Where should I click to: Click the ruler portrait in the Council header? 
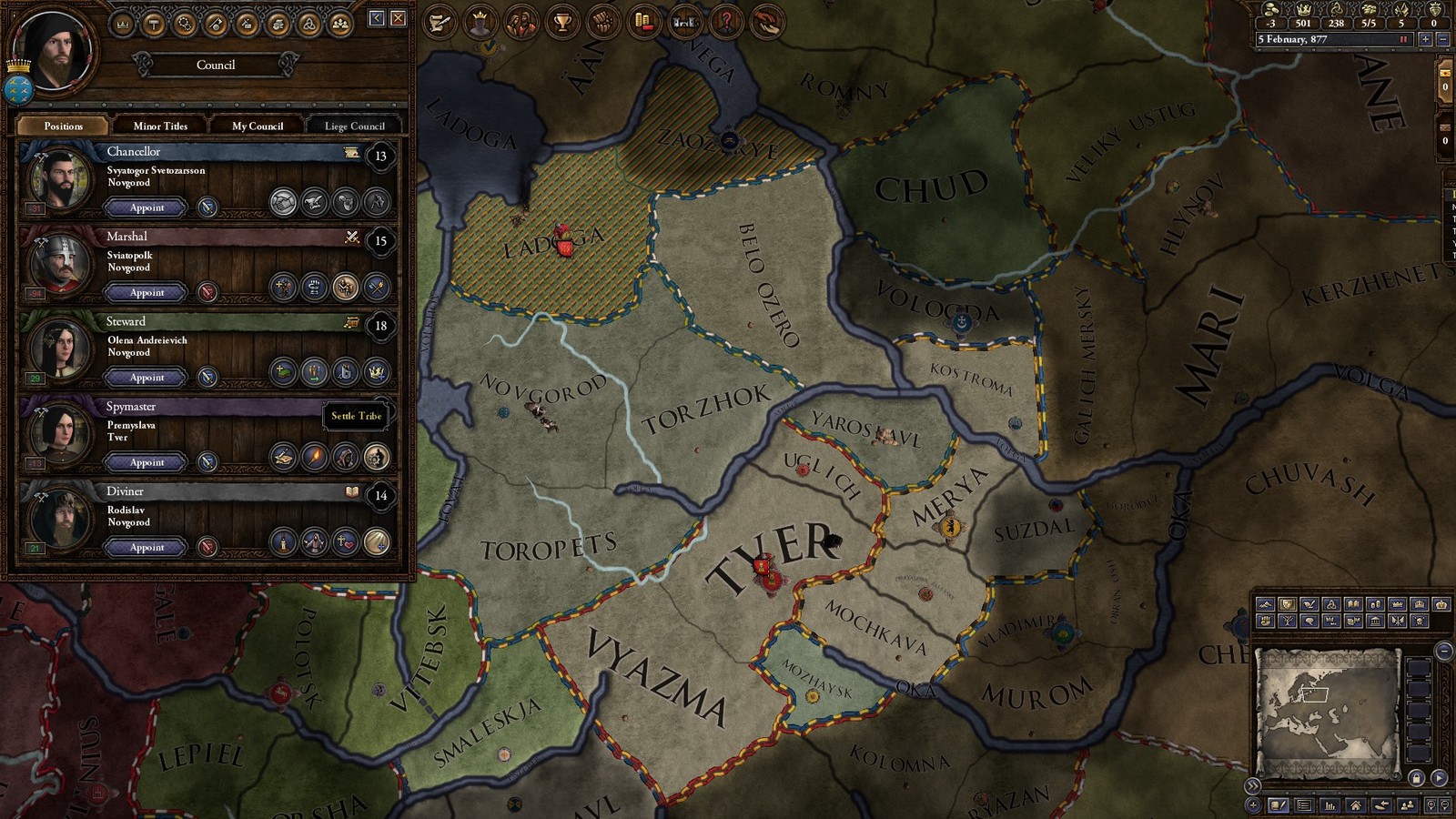(x=56, y=50)
